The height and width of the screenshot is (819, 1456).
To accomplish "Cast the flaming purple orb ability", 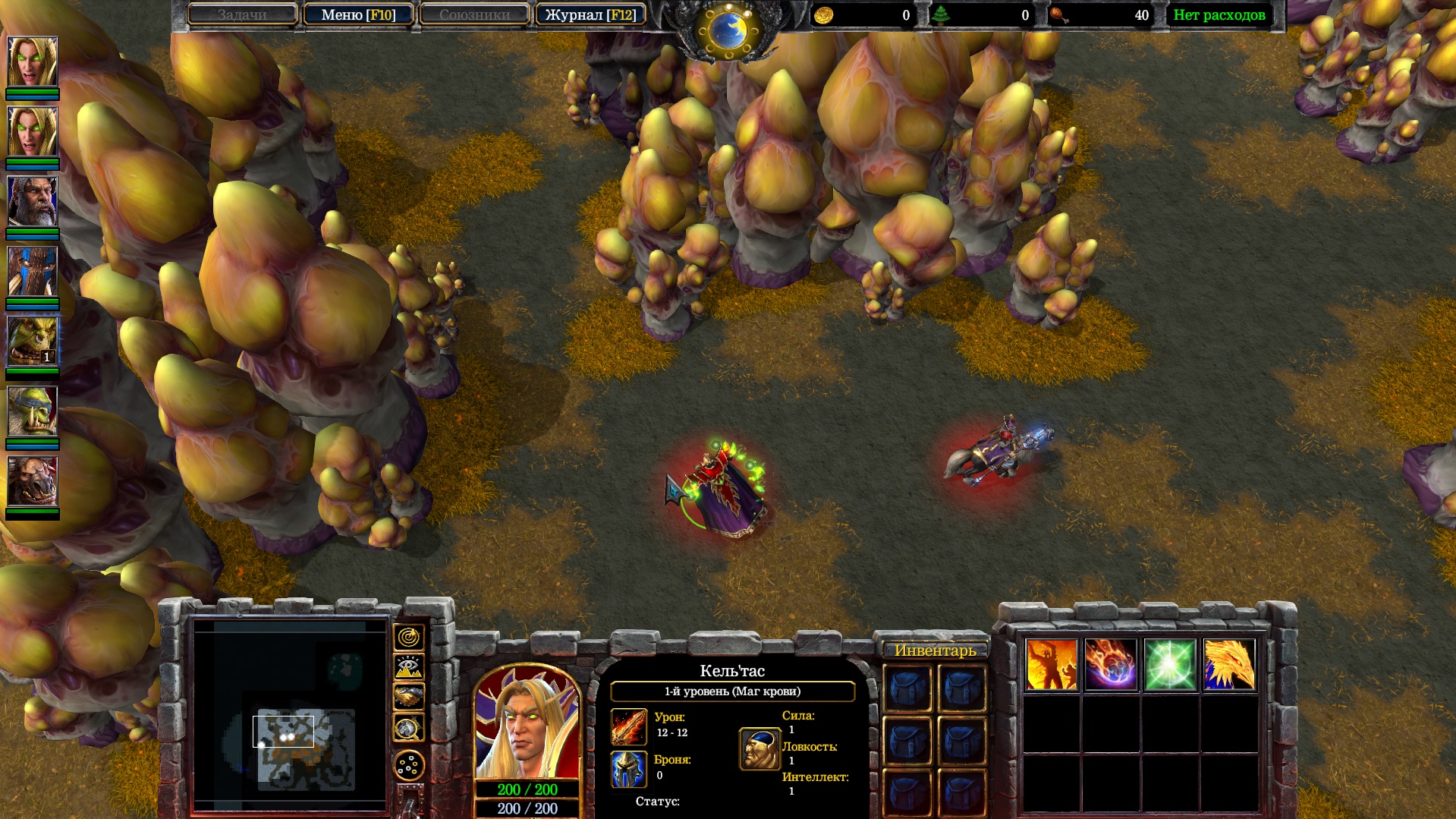I will (x=1110, y=665).
